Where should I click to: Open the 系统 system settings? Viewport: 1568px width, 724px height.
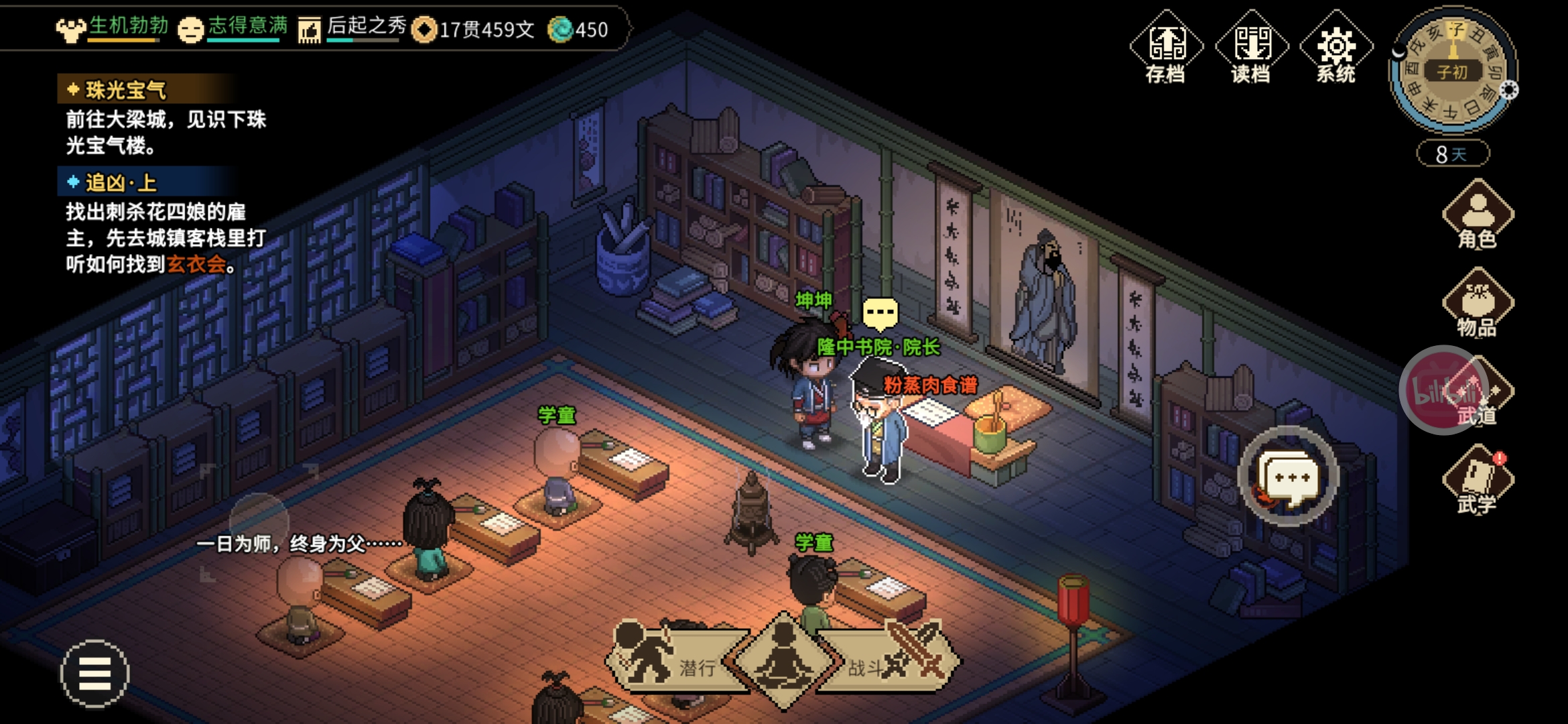coord(1336,48)
